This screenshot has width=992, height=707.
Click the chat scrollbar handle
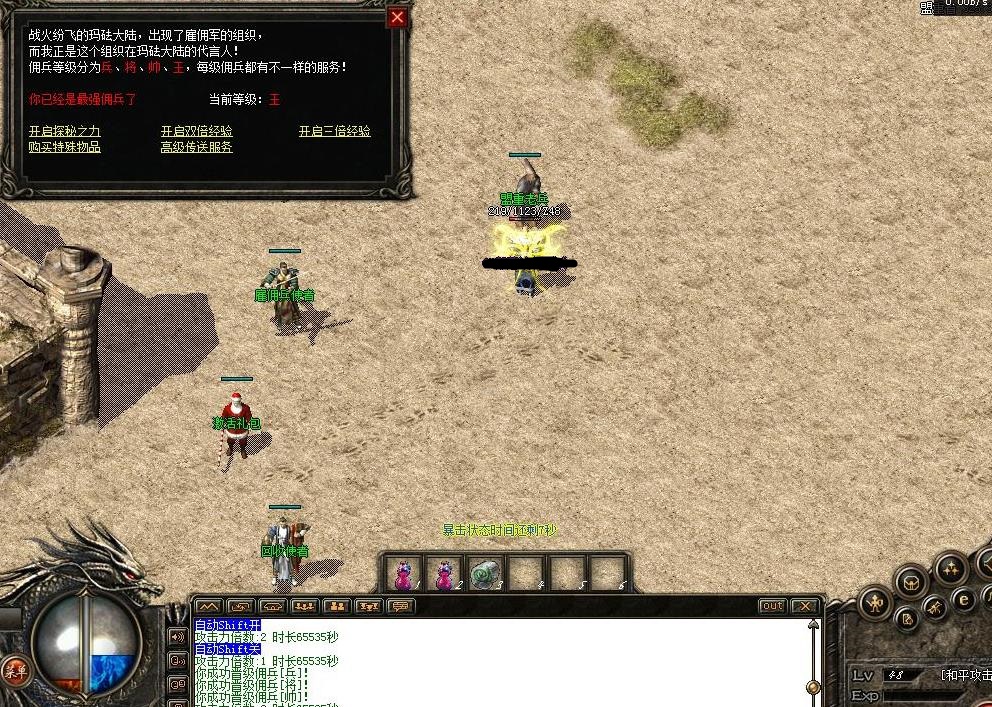point(813,687)
